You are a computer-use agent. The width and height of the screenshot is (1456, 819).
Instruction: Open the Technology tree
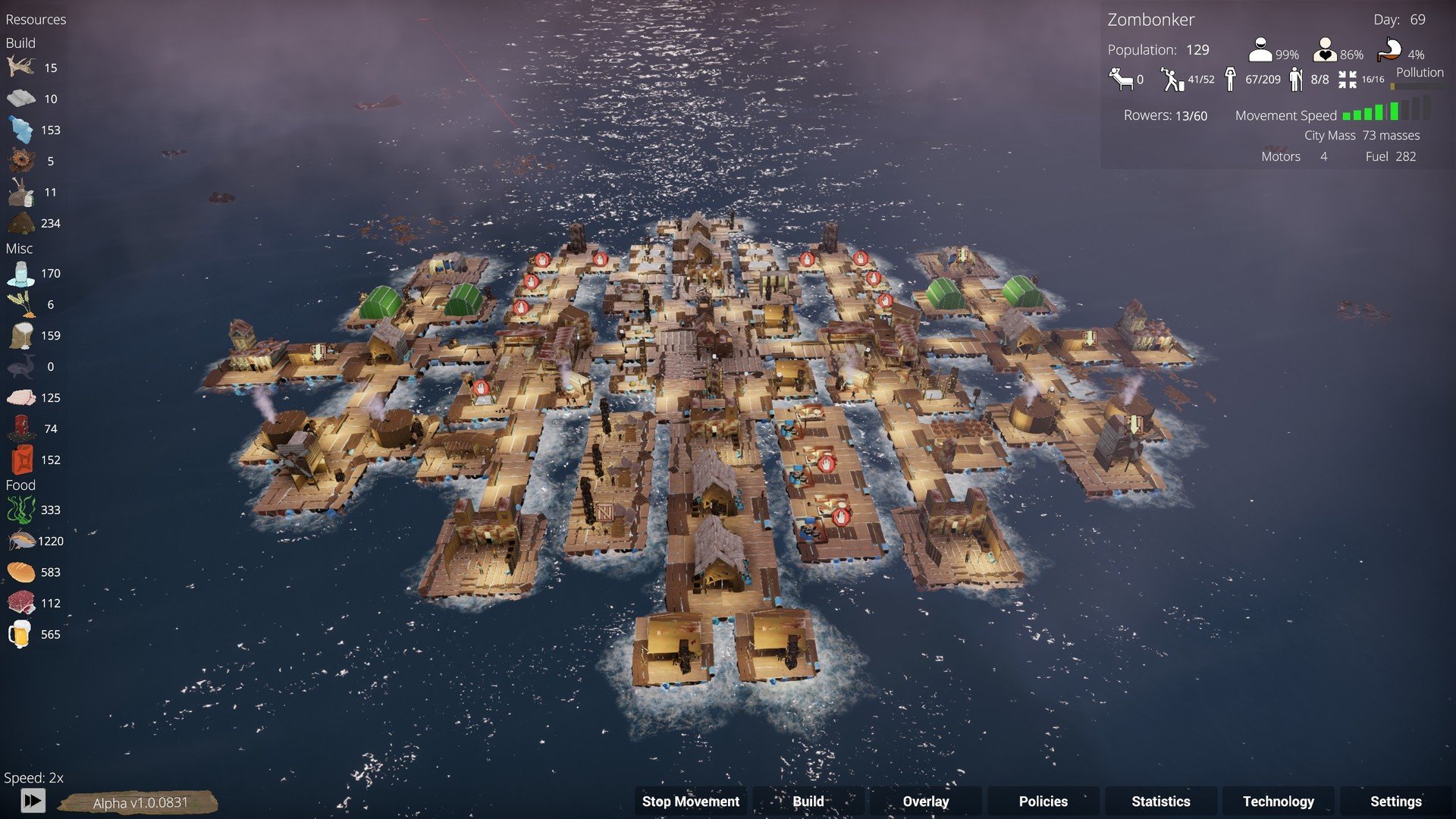coord(1278,802)
